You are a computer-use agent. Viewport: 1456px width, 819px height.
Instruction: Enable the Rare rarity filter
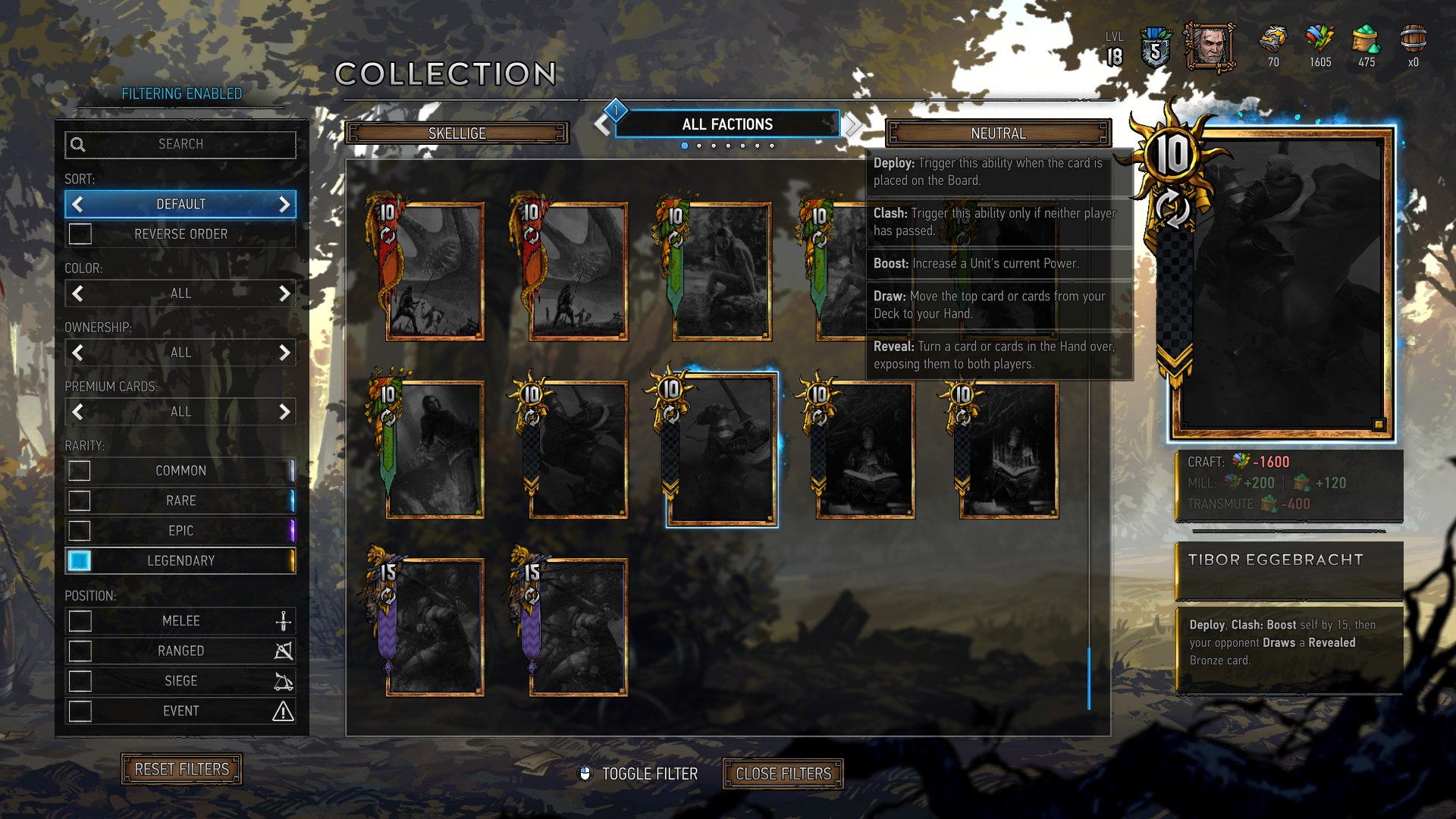coord(80,500)
